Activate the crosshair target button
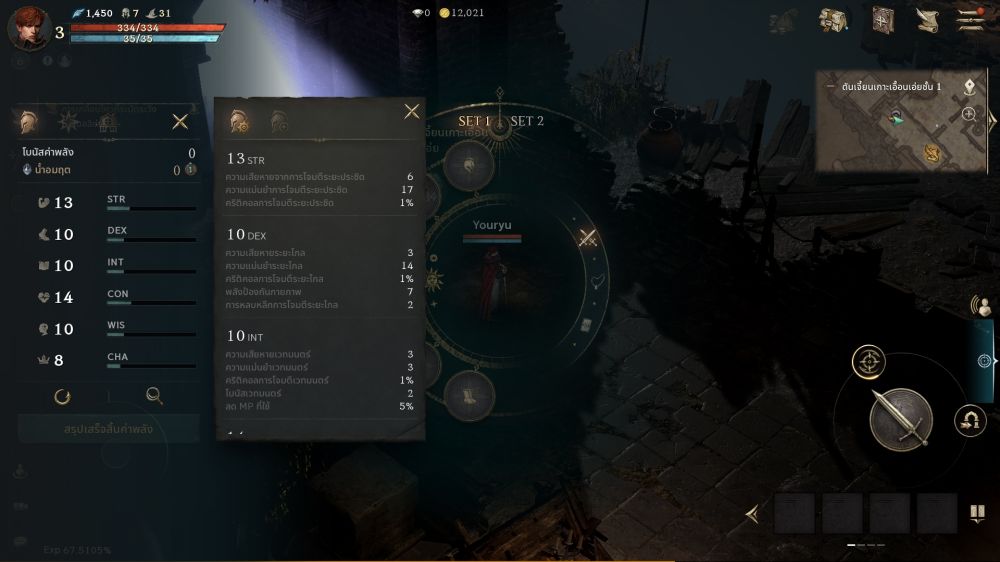The width and height of the screenshot is (1000, 562). 868,361
